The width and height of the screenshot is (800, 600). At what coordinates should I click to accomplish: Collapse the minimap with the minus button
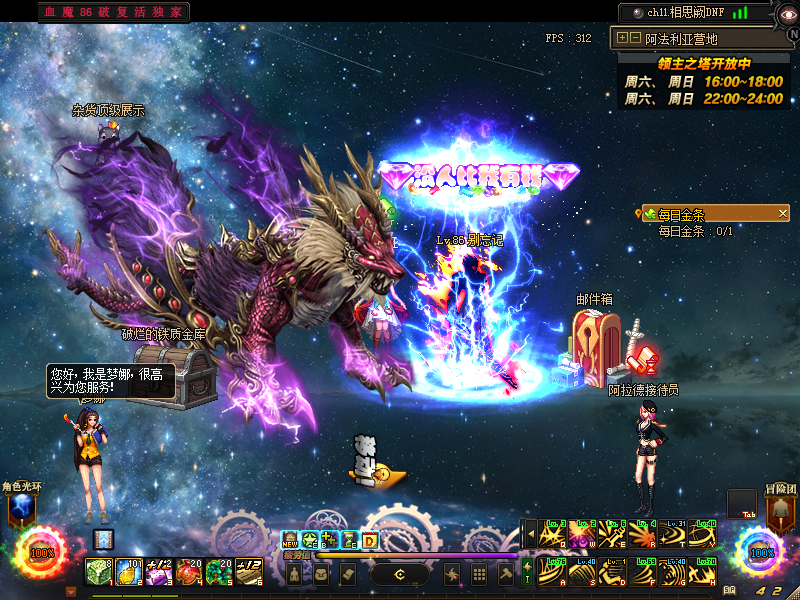click(x=636, y=38)
